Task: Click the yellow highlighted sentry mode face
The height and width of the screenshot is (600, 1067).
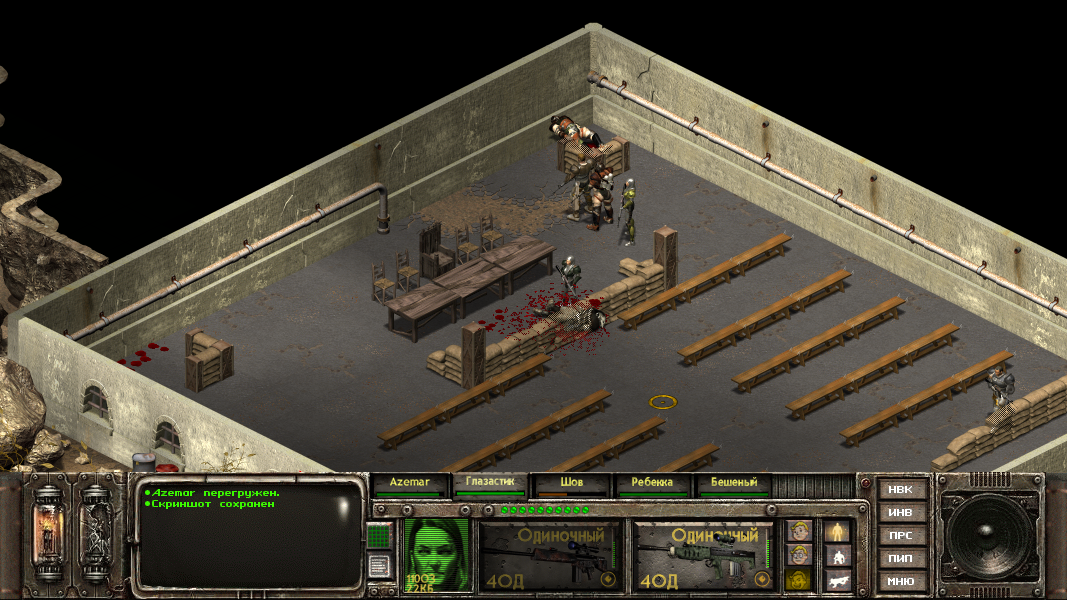Action: [797, 579]
